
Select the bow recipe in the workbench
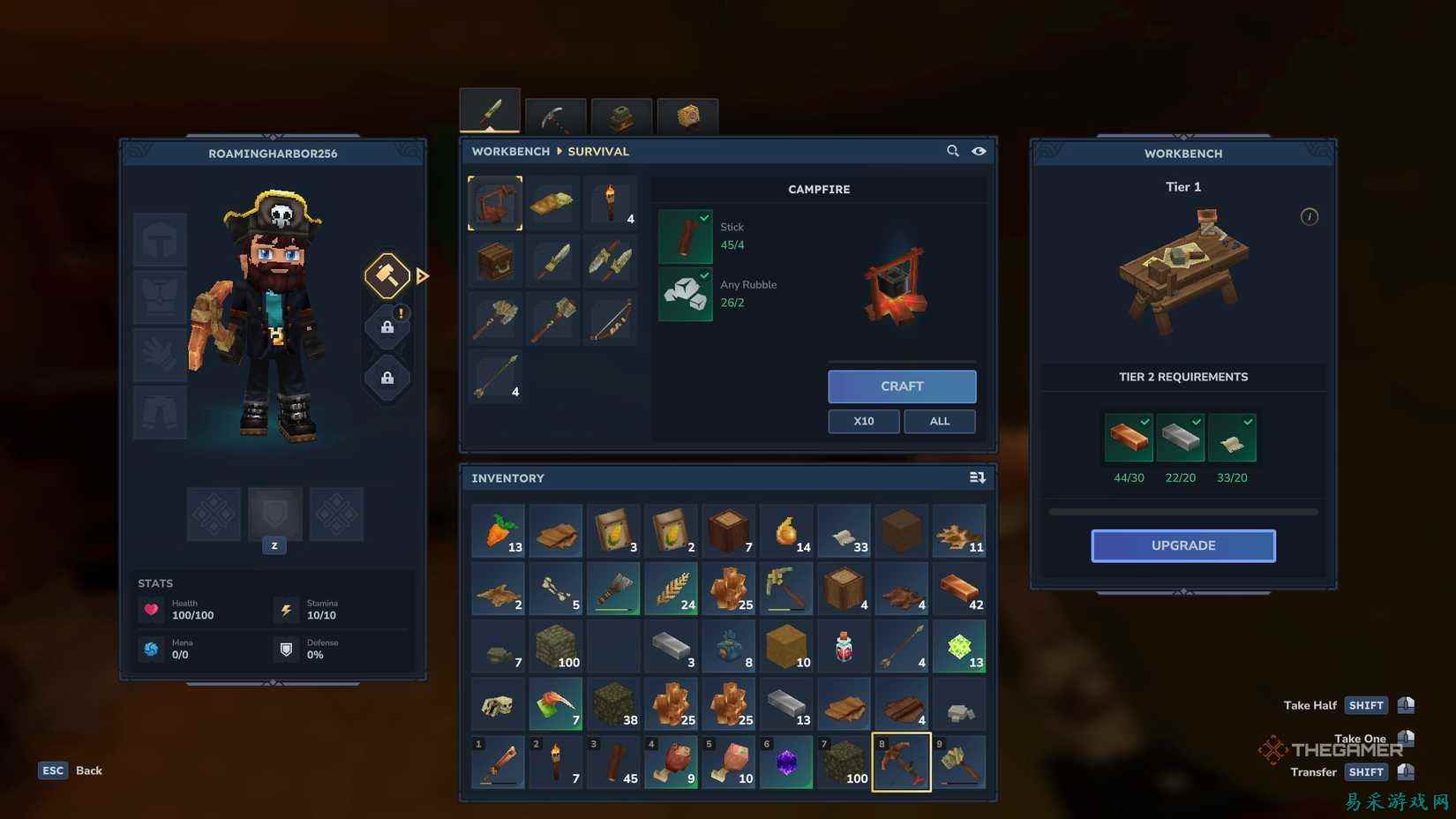[x=612, y=319]
